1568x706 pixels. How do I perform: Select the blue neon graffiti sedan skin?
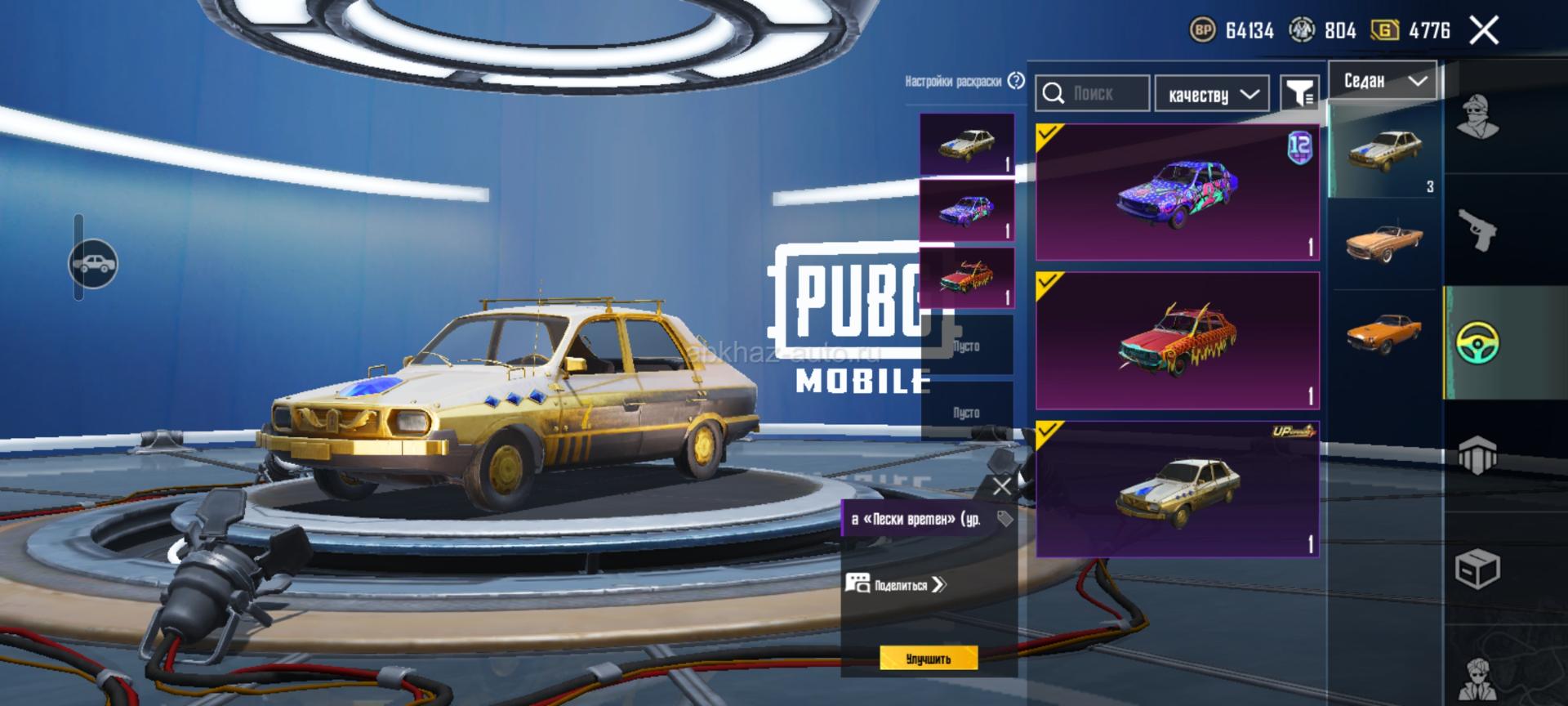(1177, 193)
